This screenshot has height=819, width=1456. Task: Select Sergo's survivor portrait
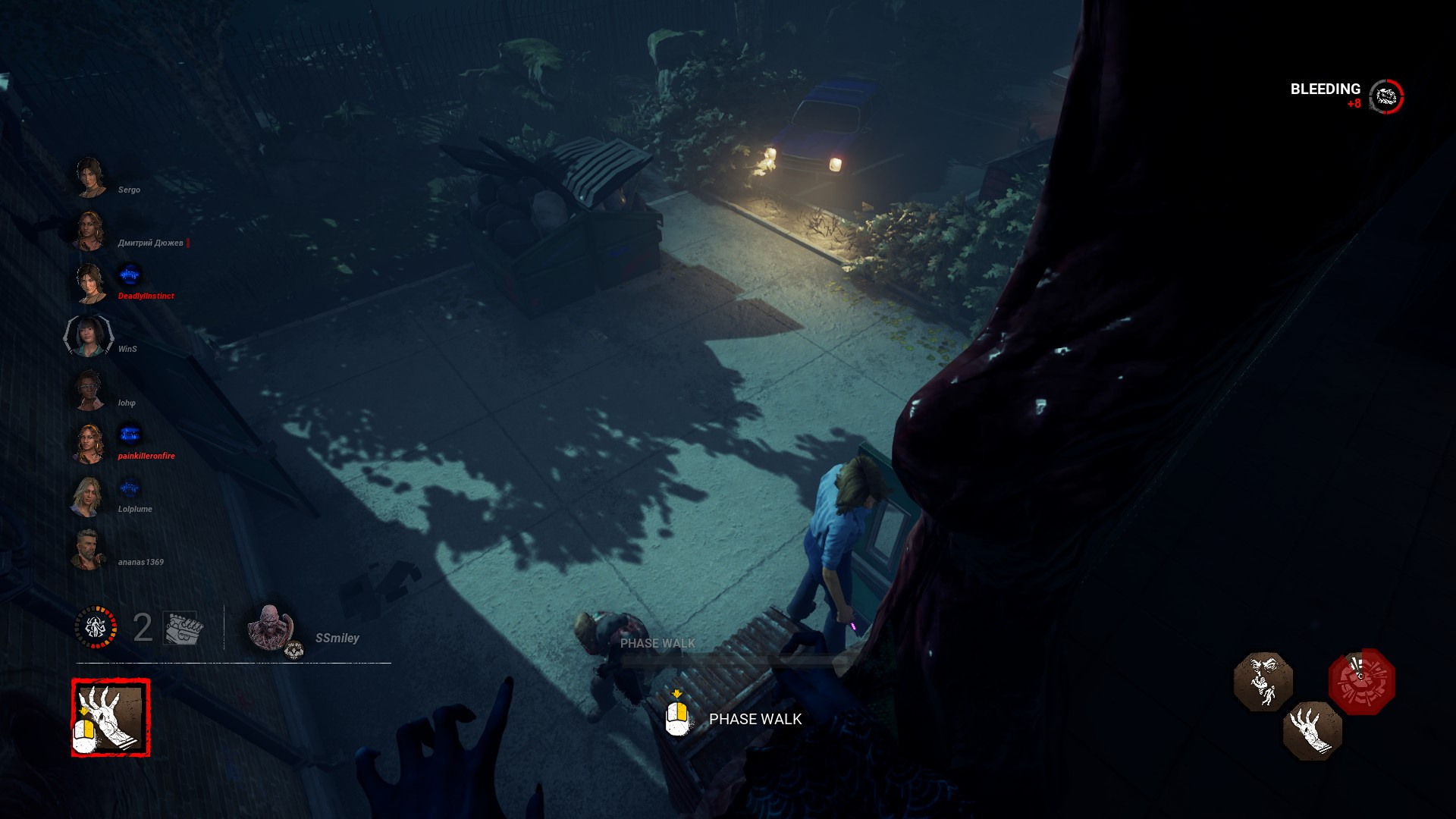point(89,177)
